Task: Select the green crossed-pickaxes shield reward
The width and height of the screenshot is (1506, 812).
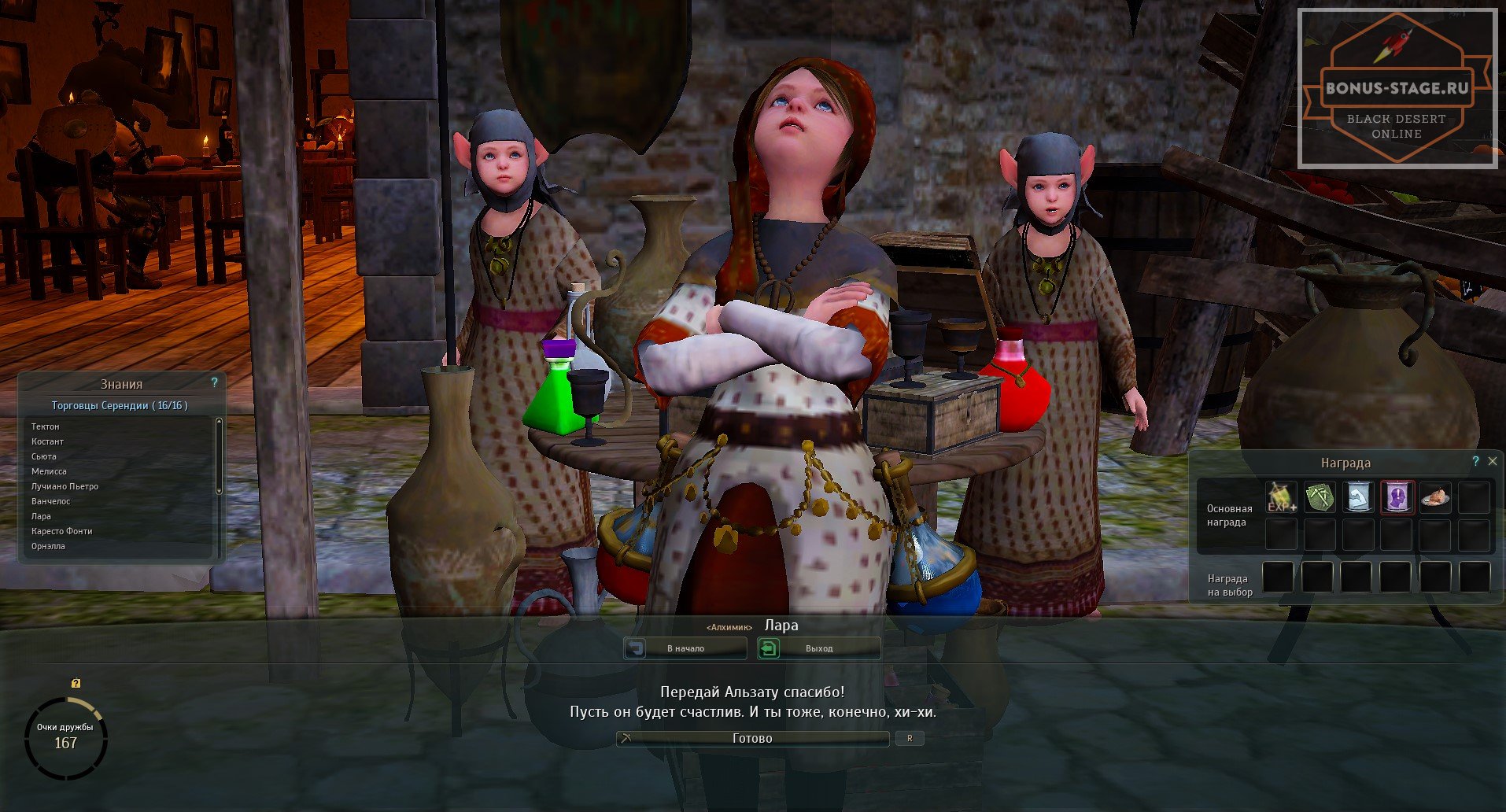Action: click(1320, 497)
